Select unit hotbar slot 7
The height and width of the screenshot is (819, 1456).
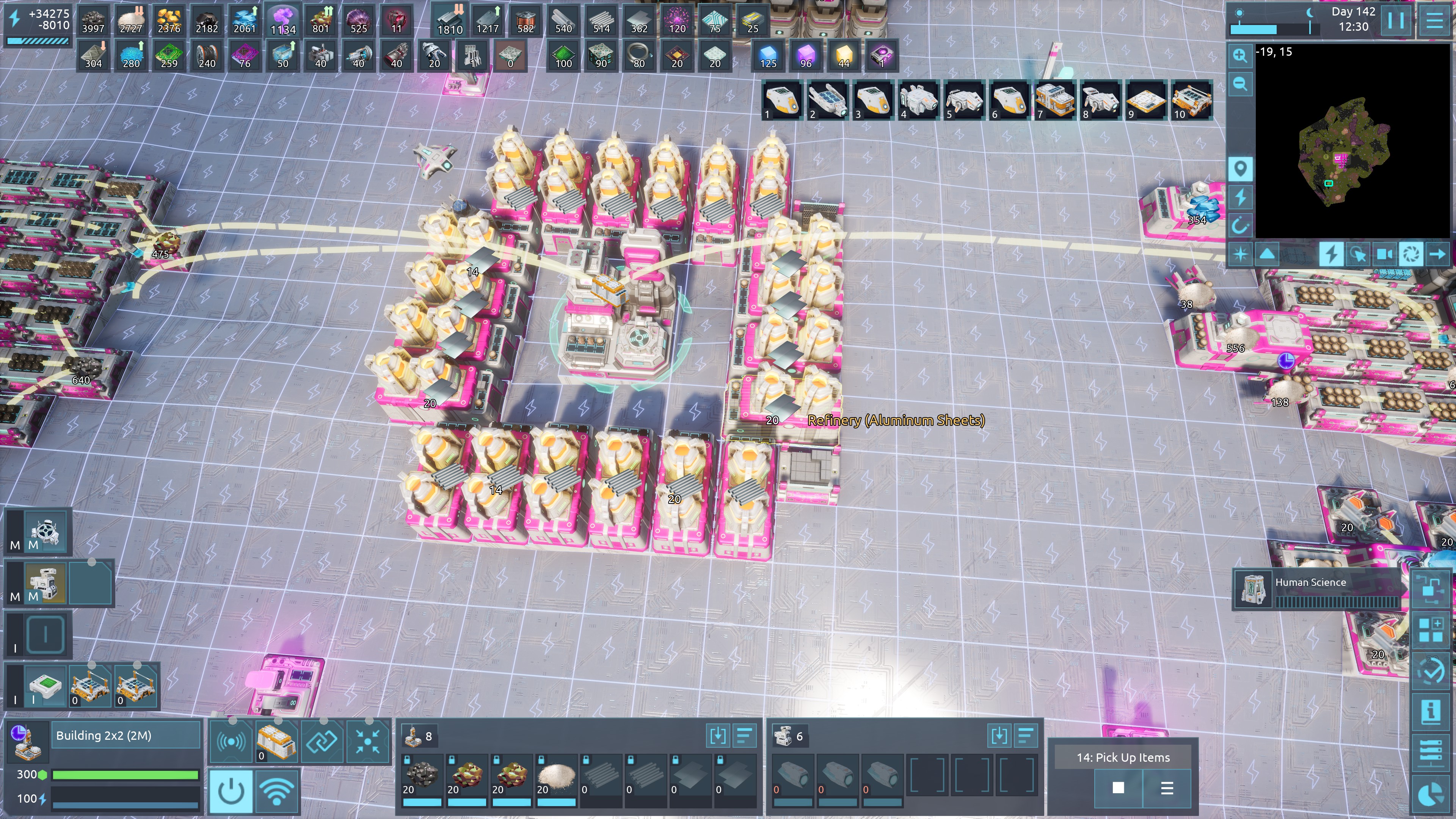click(x=1054, y=100)
